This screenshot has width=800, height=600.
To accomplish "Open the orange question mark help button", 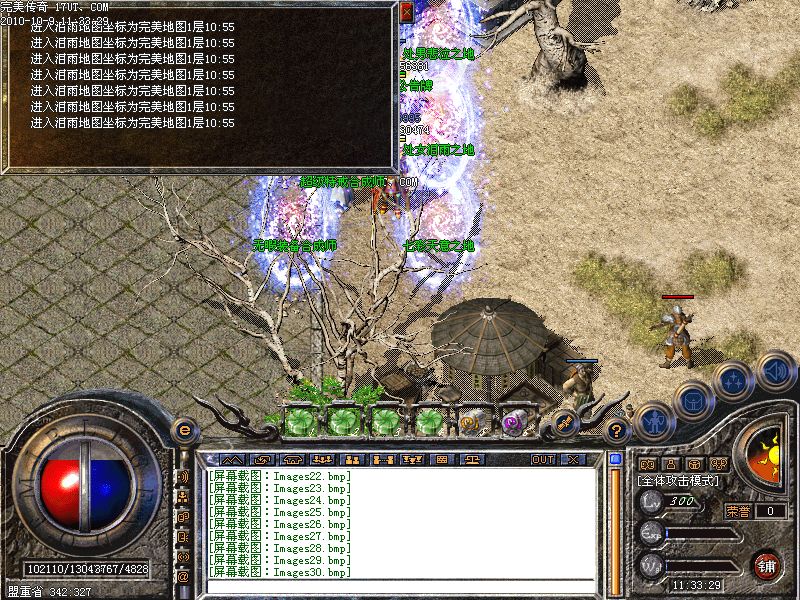I will [617, 432].
